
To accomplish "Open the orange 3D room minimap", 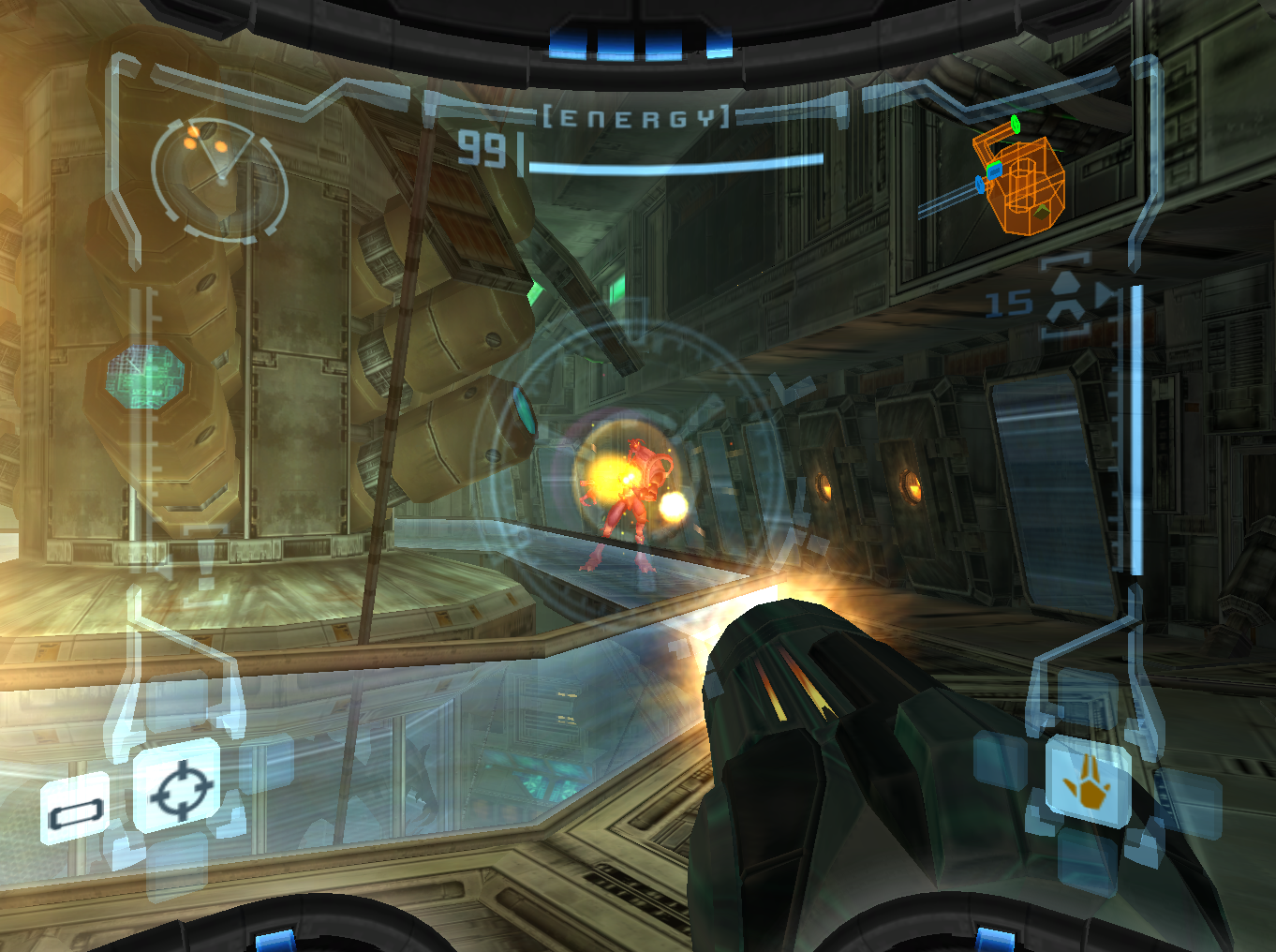I will (x=1019, y=180).
